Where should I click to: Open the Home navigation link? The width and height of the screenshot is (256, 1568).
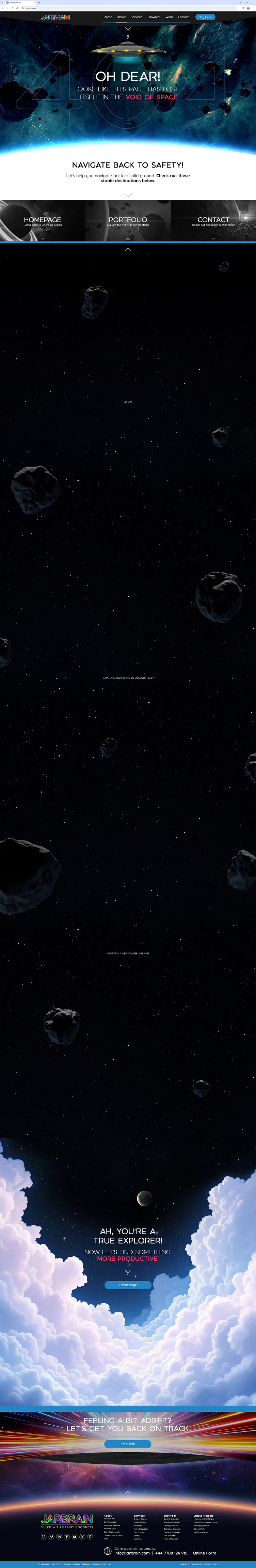click(108, 17)
